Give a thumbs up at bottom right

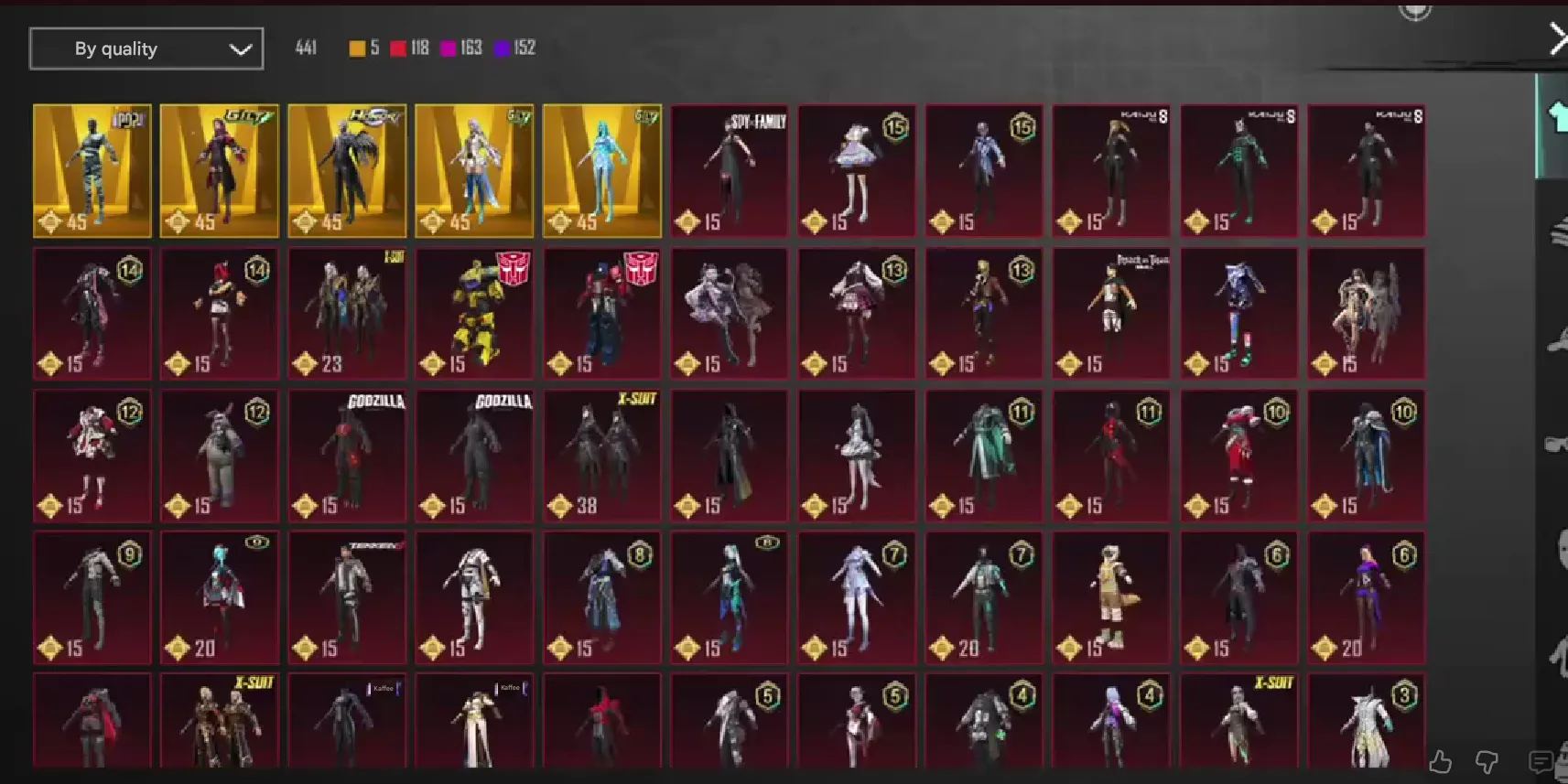tap(1442, 761)
